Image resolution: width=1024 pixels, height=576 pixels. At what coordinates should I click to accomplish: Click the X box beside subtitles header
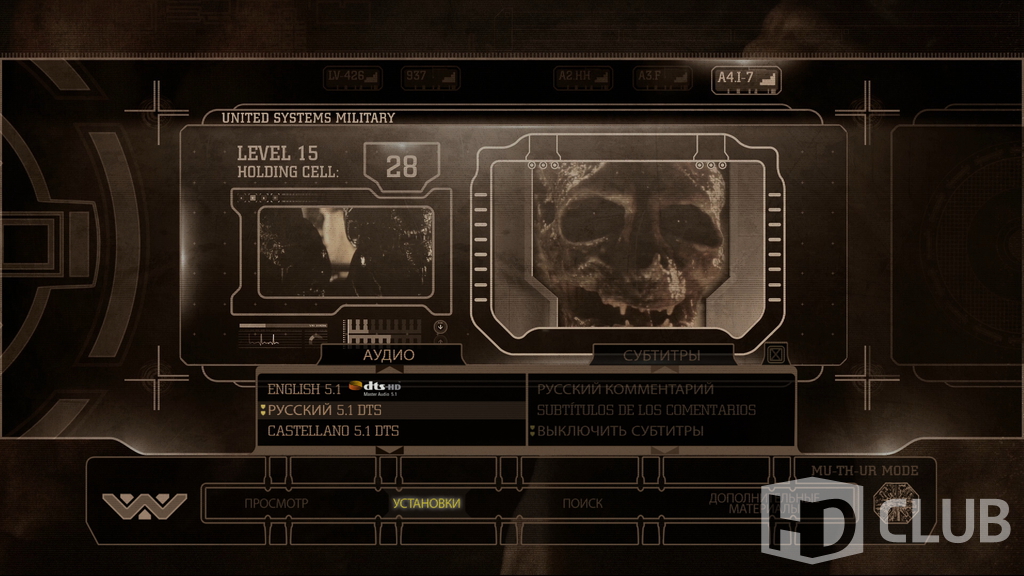coord(774,354)
